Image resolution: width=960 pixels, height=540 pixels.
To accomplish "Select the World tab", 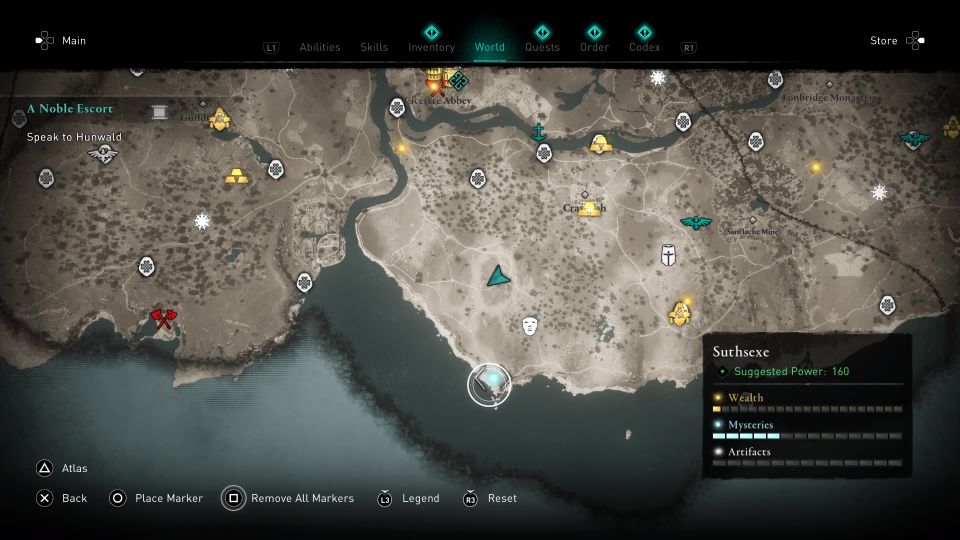I will click(x=490, y=47).
